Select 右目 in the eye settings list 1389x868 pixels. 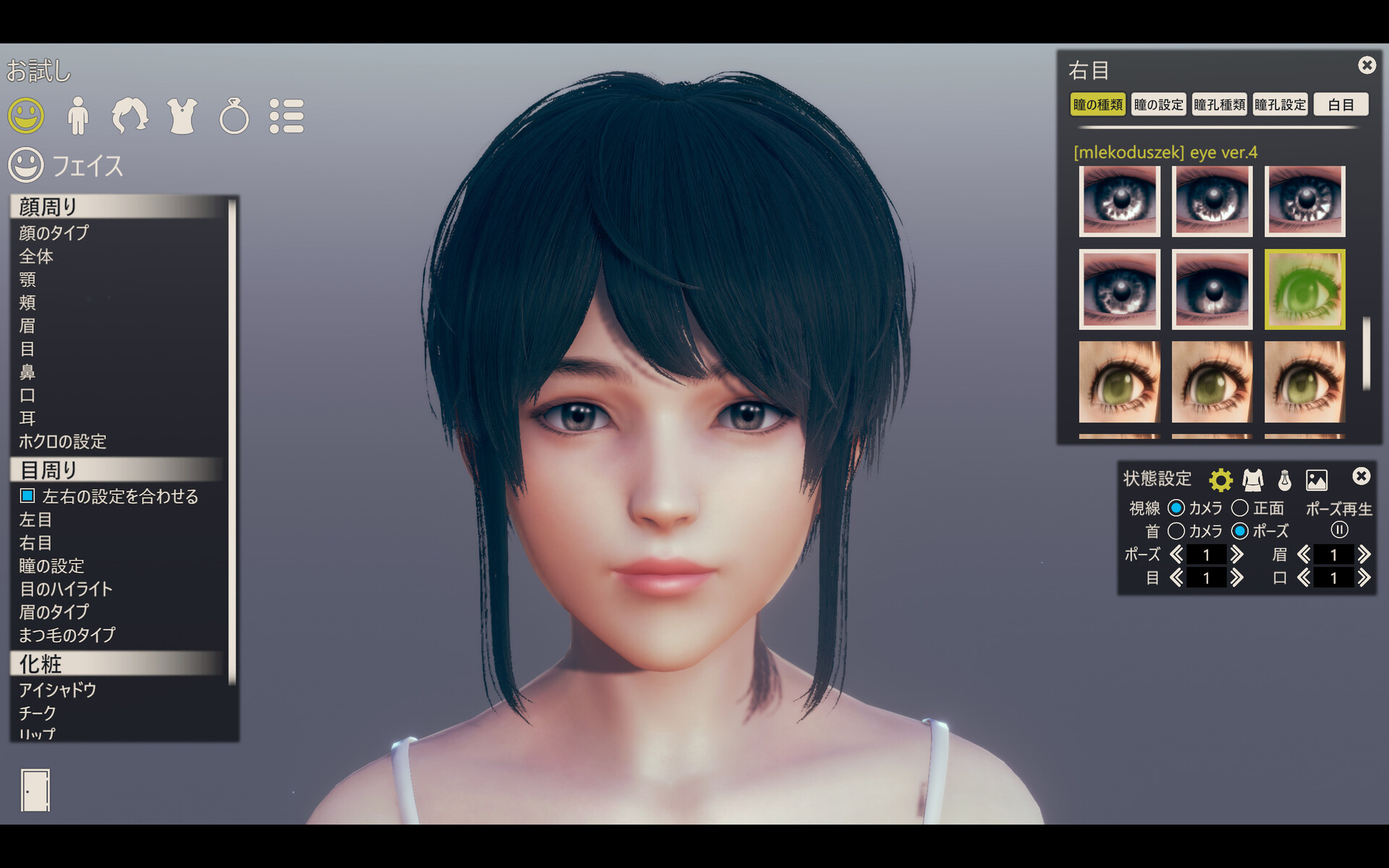pos(37,543)
